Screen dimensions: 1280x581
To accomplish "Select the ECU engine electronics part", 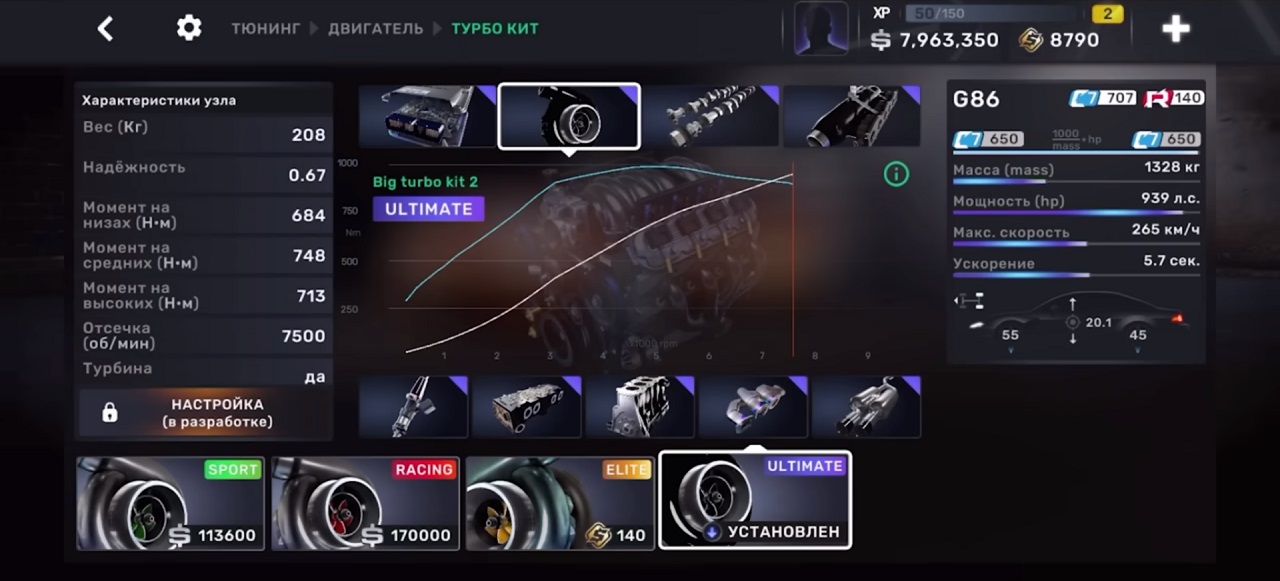I will coord(427,116).
